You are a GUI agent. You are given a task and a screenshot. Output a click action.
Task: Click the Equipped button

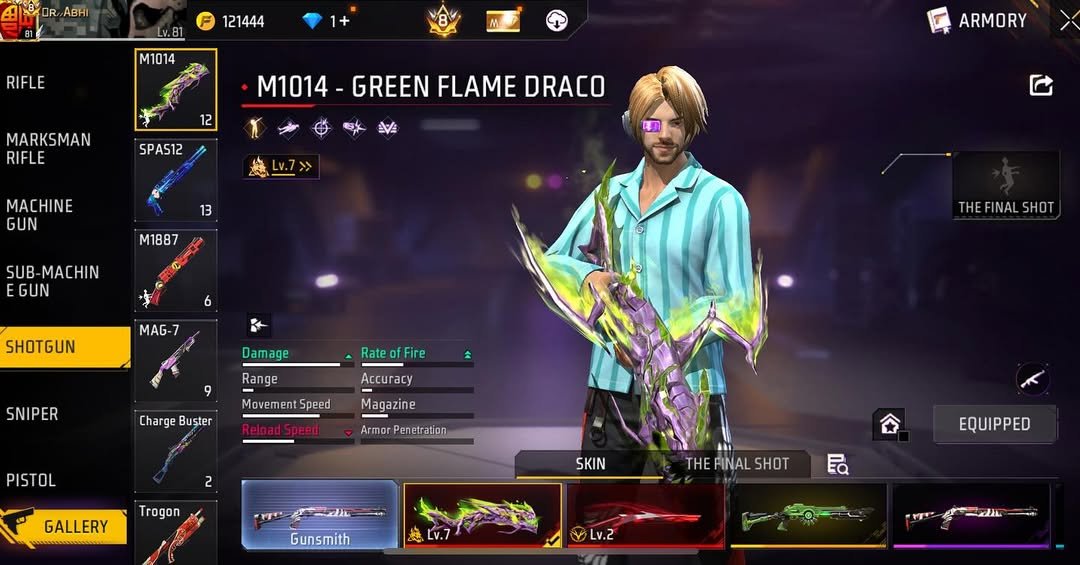(994, 424)
